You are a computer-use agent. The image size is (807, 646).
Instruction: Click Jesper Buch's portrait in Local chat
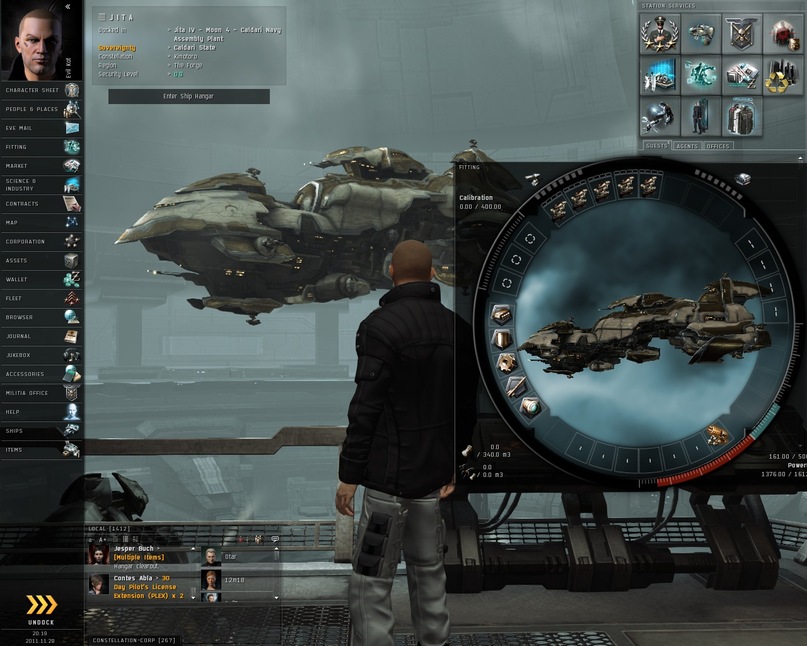point(99,555)
